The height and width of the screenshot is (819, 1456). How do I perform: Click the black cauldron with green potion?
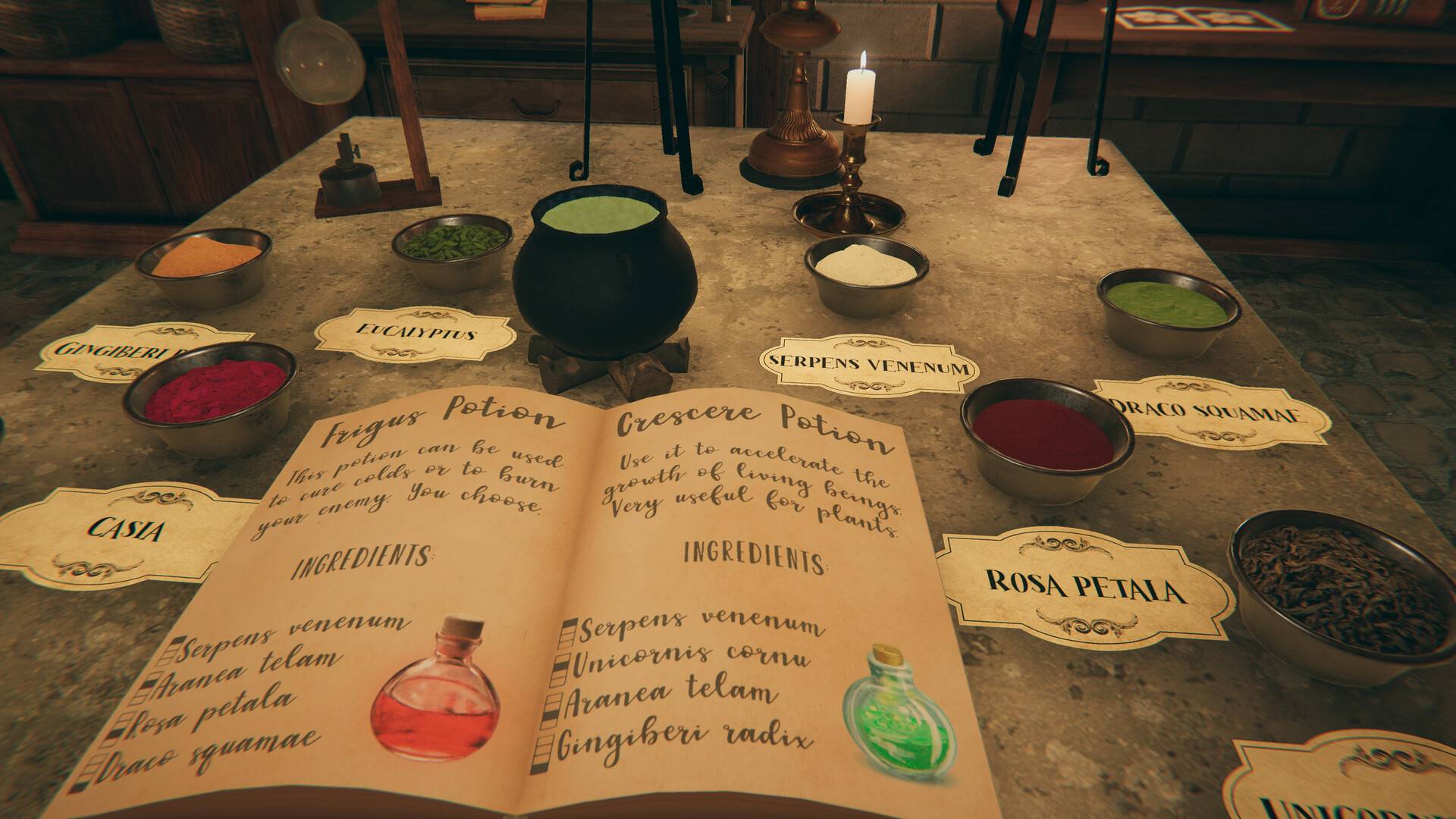click(x=604, y=273)
